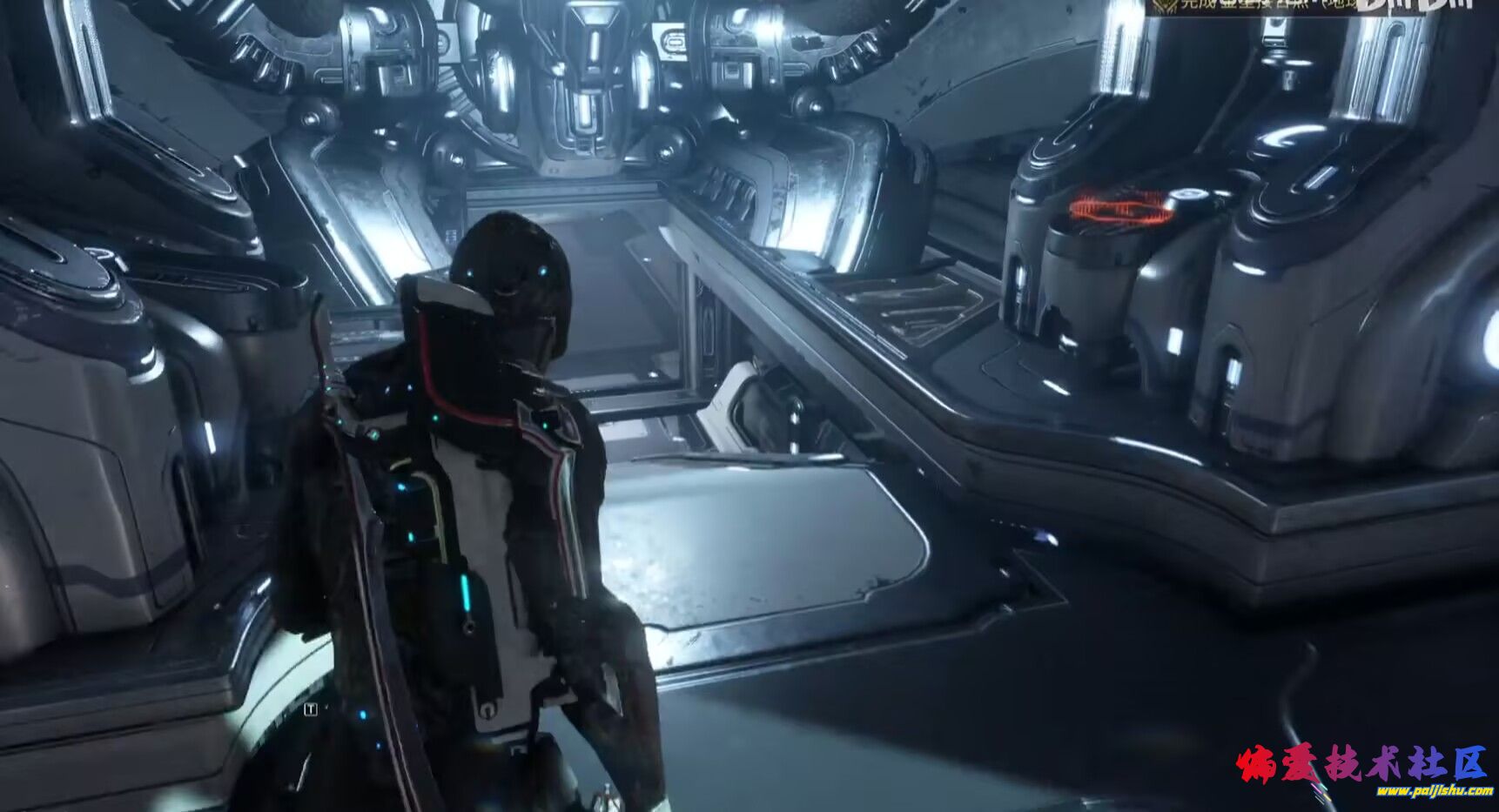The height and width of the screenshot is (812, 1499).
Task: Select the Venus Junction quest tracker banner
Action: click(x=1254, y=7)
